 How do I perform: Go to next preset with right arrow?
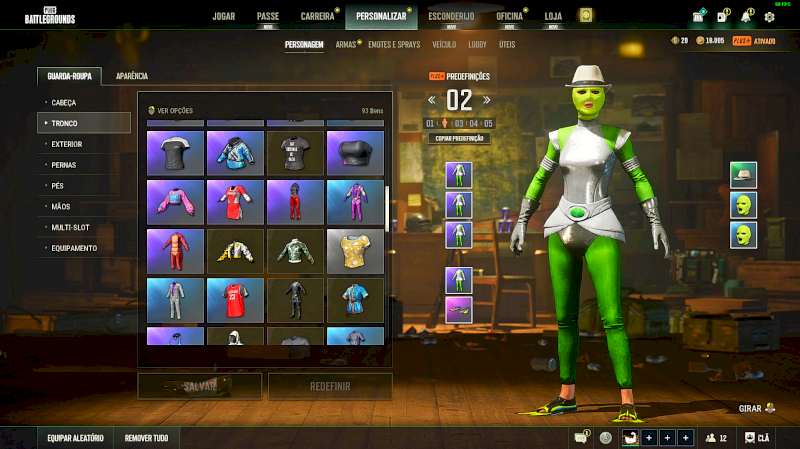487,99
